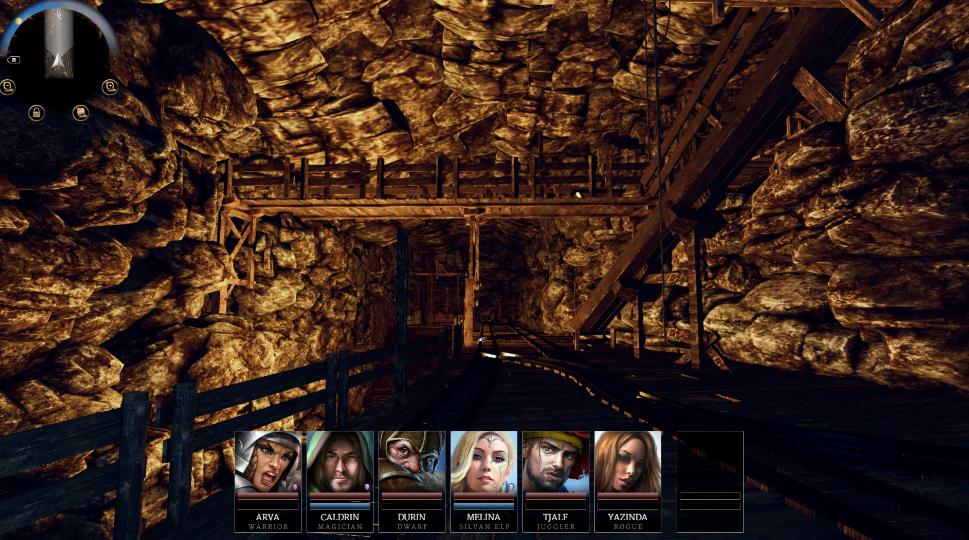Select Arva the Warrior portrait
This screenshot has width=969, height=540.
268,462
